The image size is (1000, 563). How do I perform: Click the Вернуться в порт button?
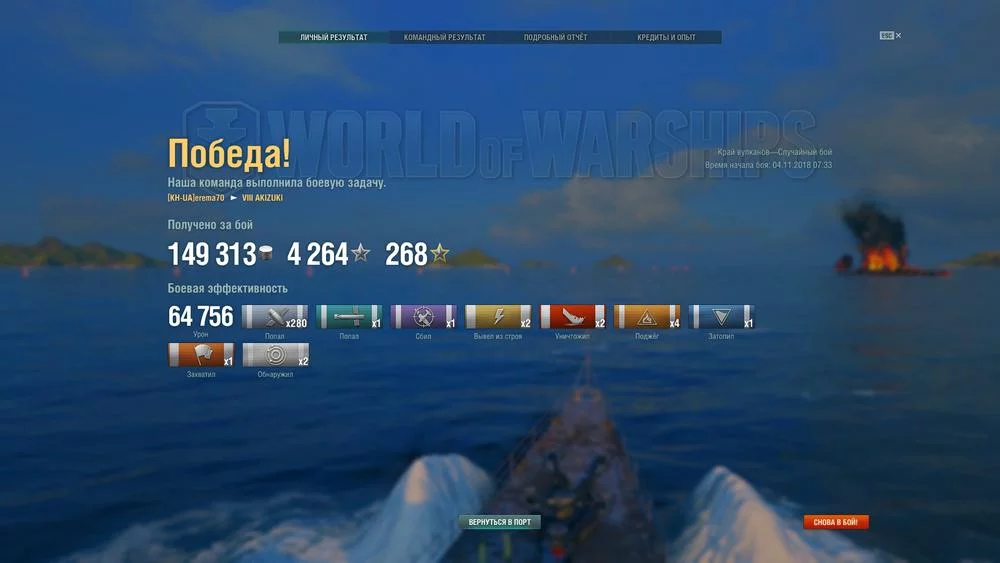pos(500,522)
